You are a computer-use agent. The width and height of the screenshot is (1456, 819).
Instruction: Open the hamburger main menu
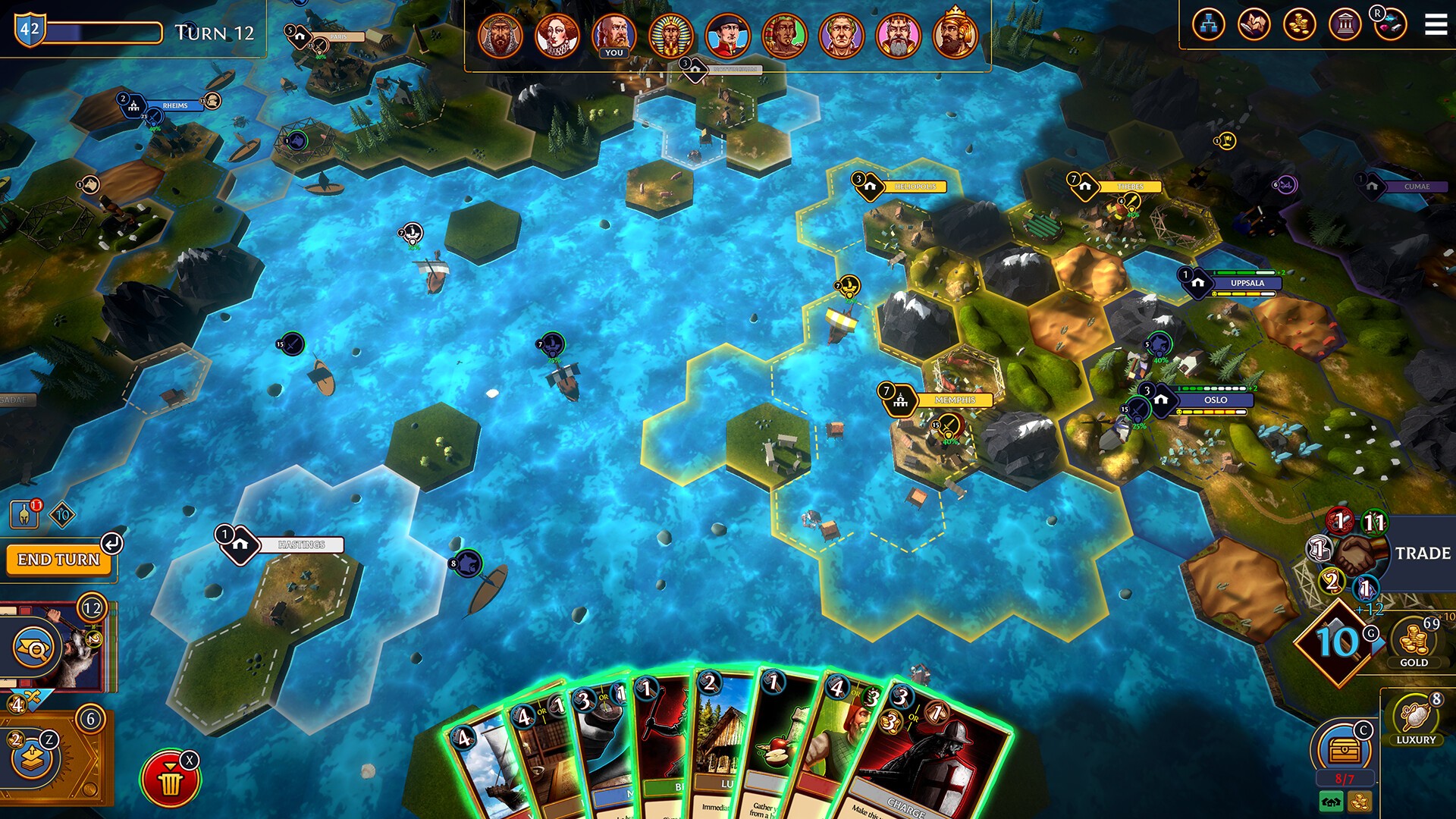[1436, 25]
